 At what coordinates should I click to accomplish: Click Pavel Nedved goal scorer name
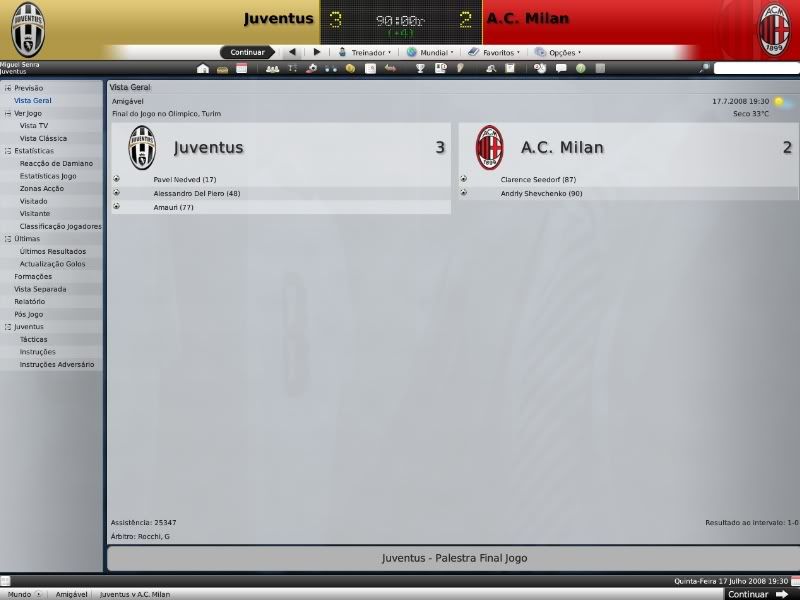[184, 180]
